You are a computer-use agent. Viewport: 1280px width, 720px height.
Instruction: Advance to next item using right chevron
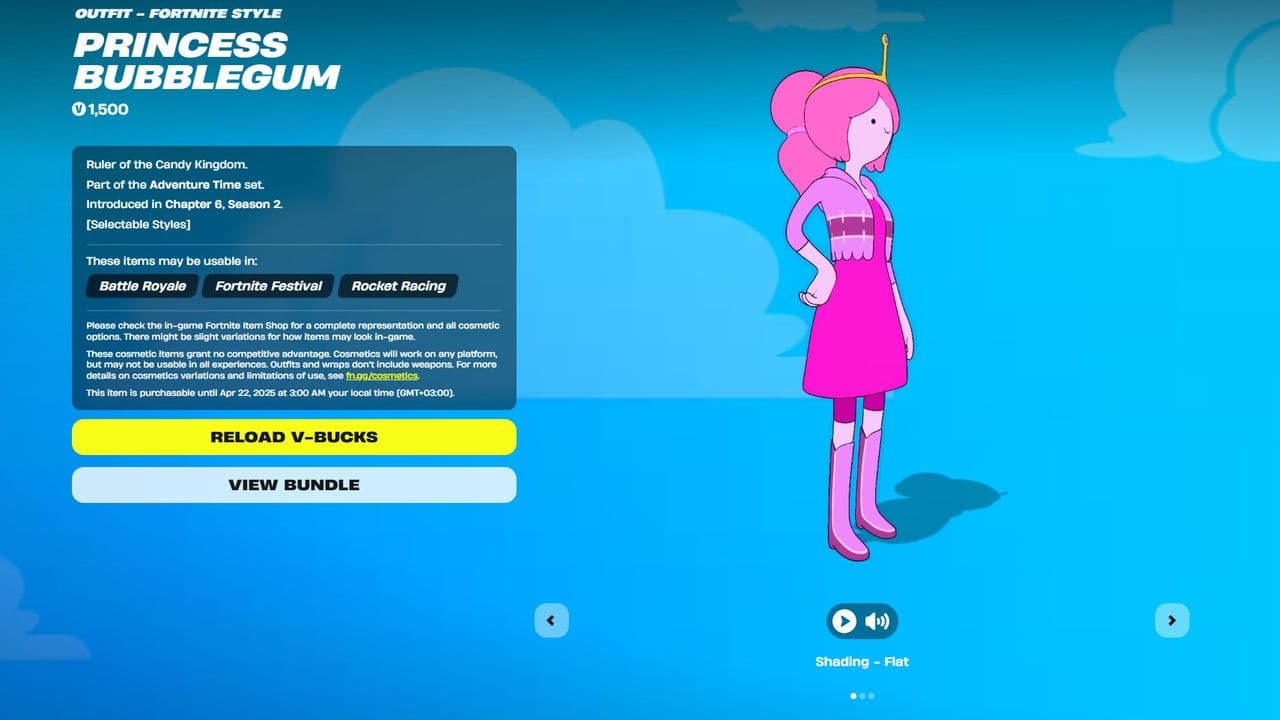point(1172,620)
